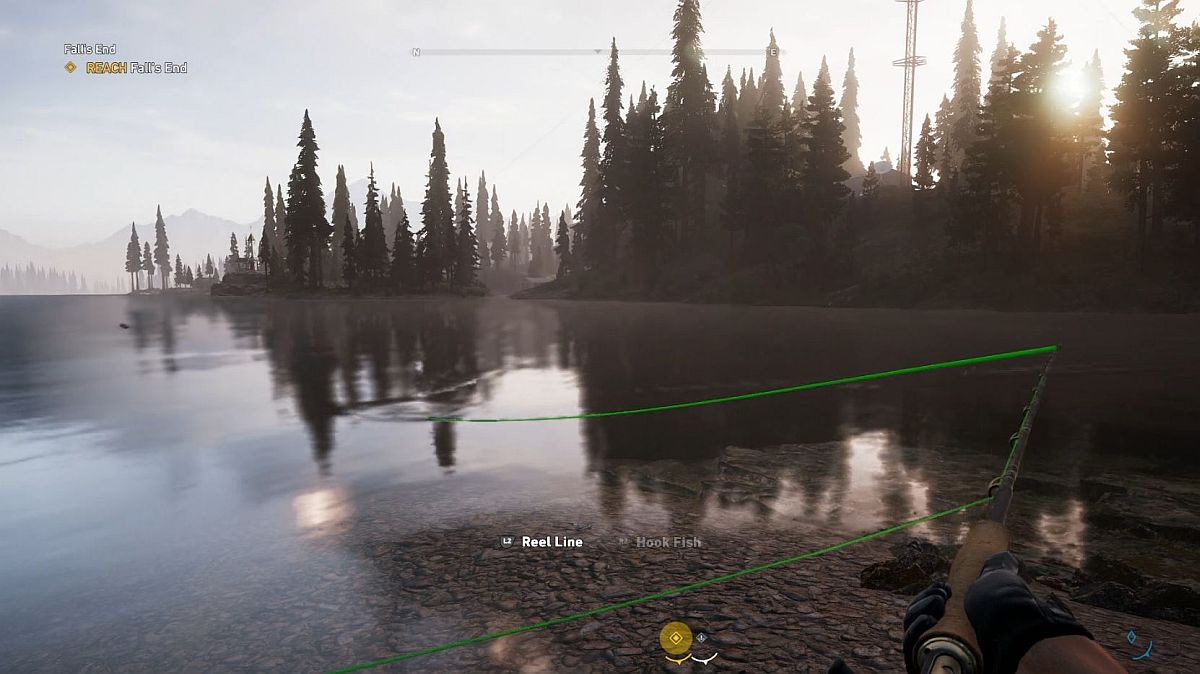Select the blue diamond waypoint marker

point(1131,636)
